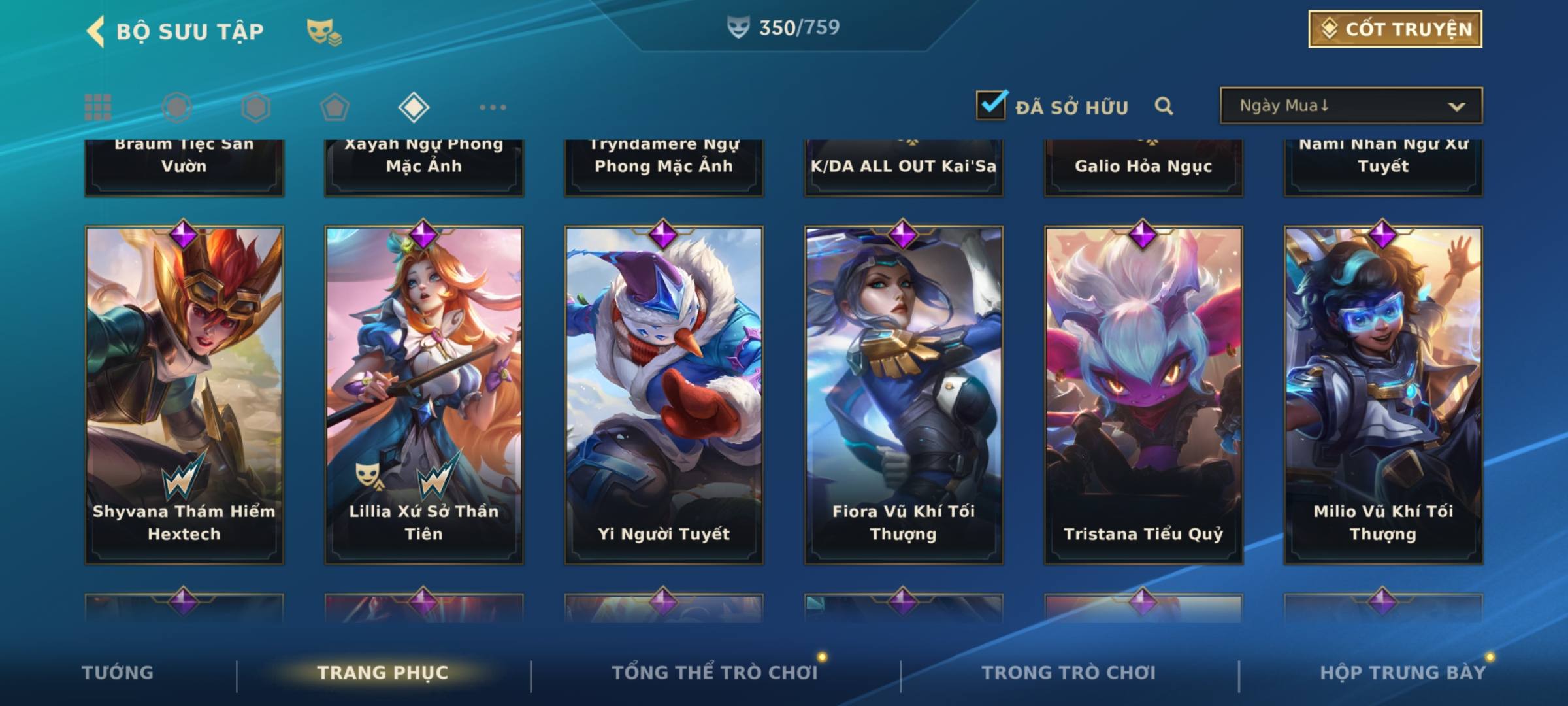Click the golden mask with coins icon
Viewport: 1568px width, 706px height.
[324, 31]
